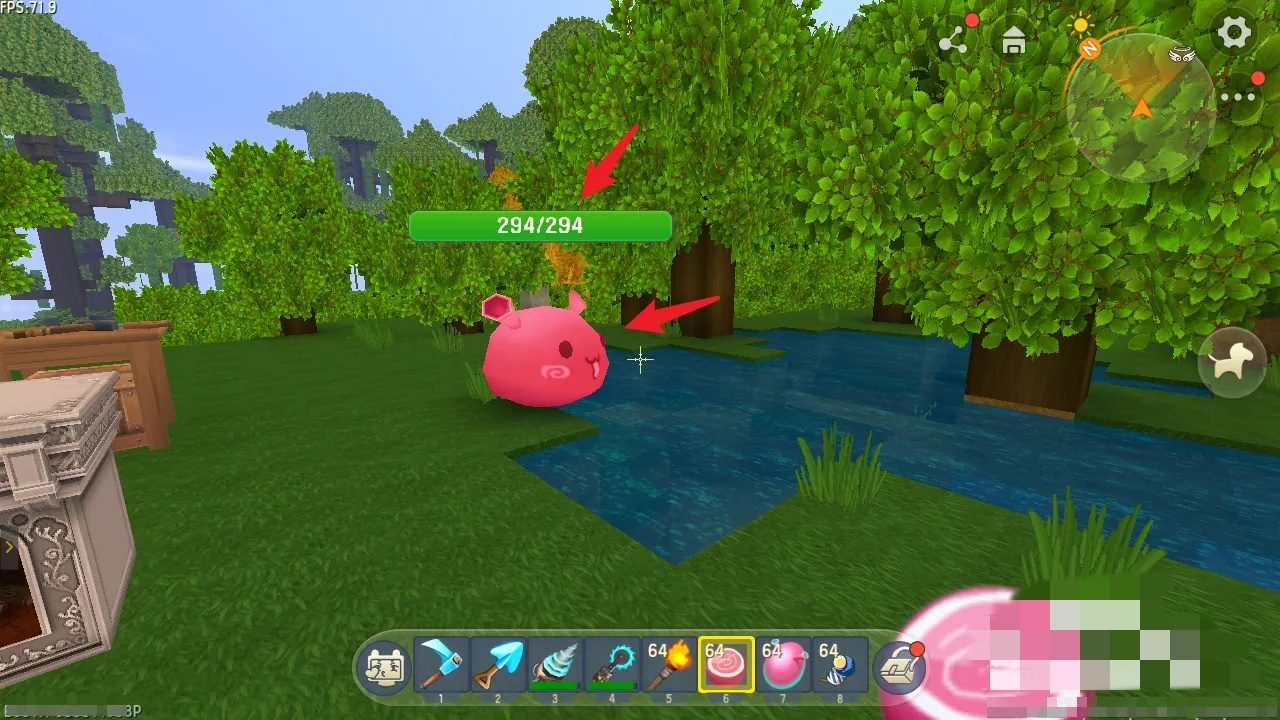Screen dimensions: 1280x720
Task: Tap the cat-face emote button left of hotbar
Action: coord(385,667)
